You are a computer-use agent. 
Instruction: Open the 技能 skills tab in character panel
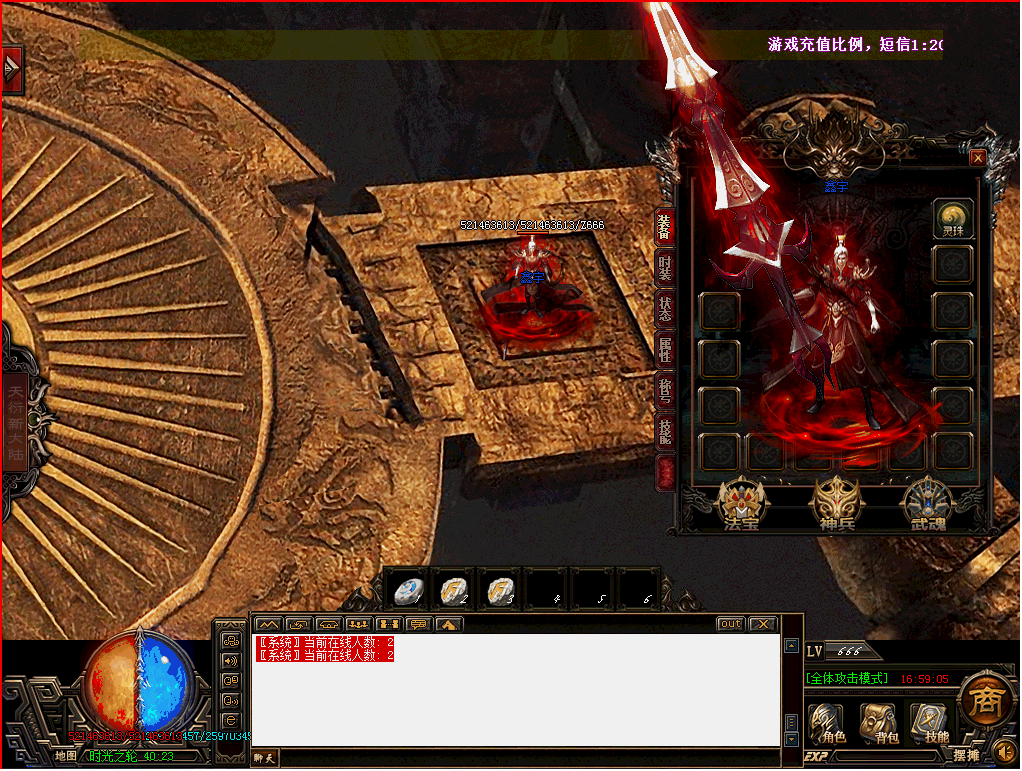[x=664, y=431]
